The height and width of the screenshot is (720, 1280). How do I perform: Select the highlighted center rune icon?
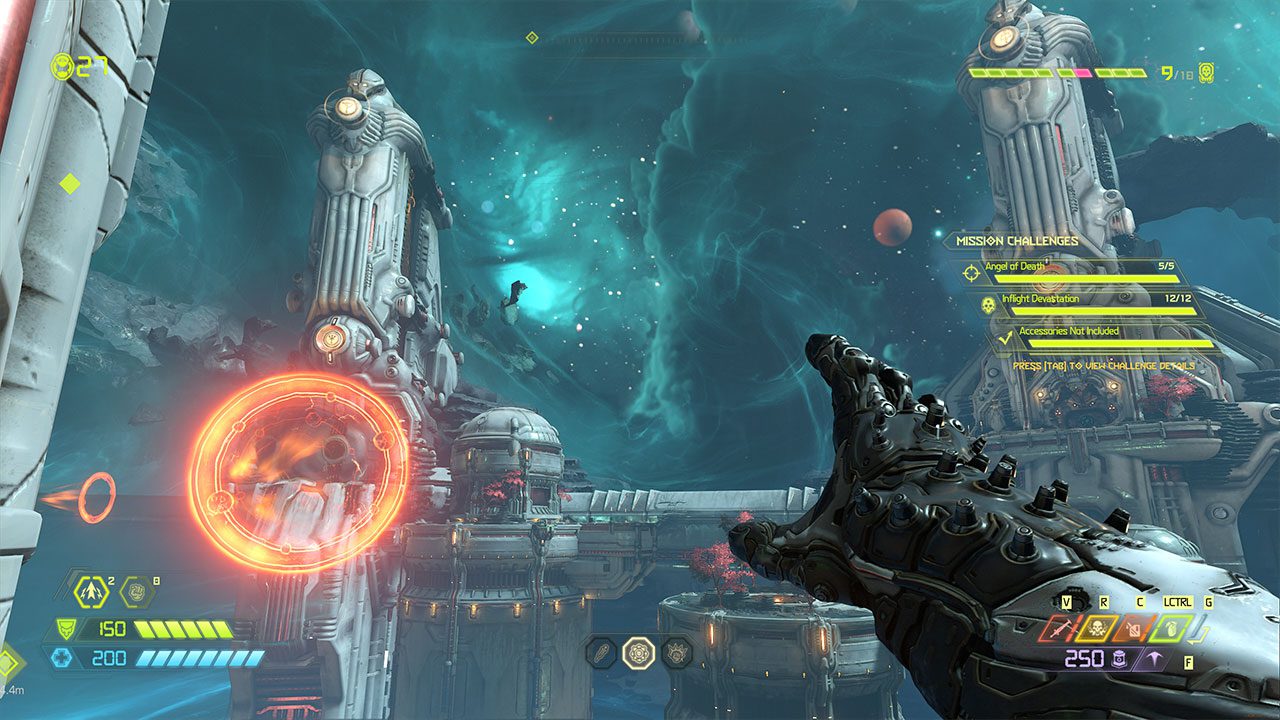coord(638,653)
